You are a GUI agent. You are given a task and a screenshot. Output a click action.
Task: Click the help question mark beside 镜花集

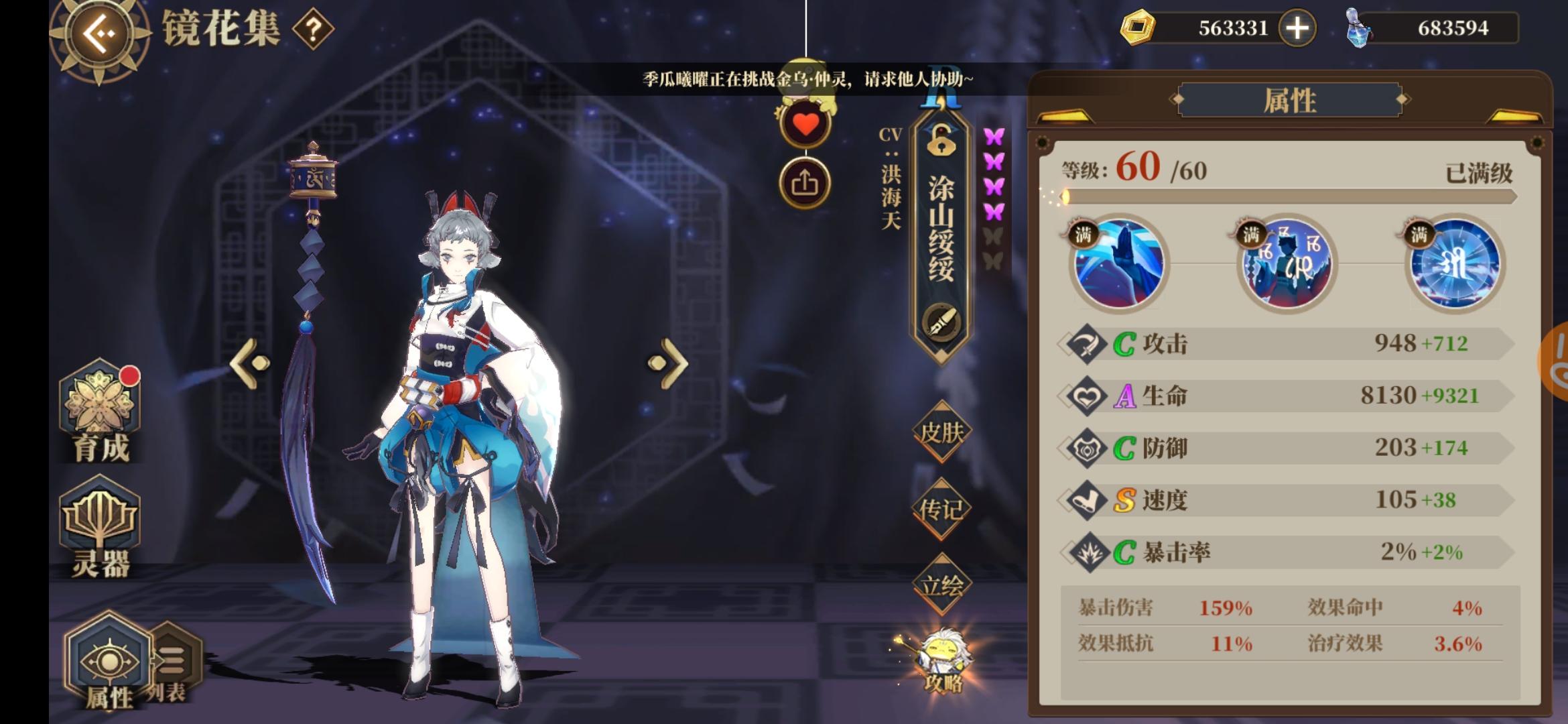pyautogui.click(x=314, y=28)
